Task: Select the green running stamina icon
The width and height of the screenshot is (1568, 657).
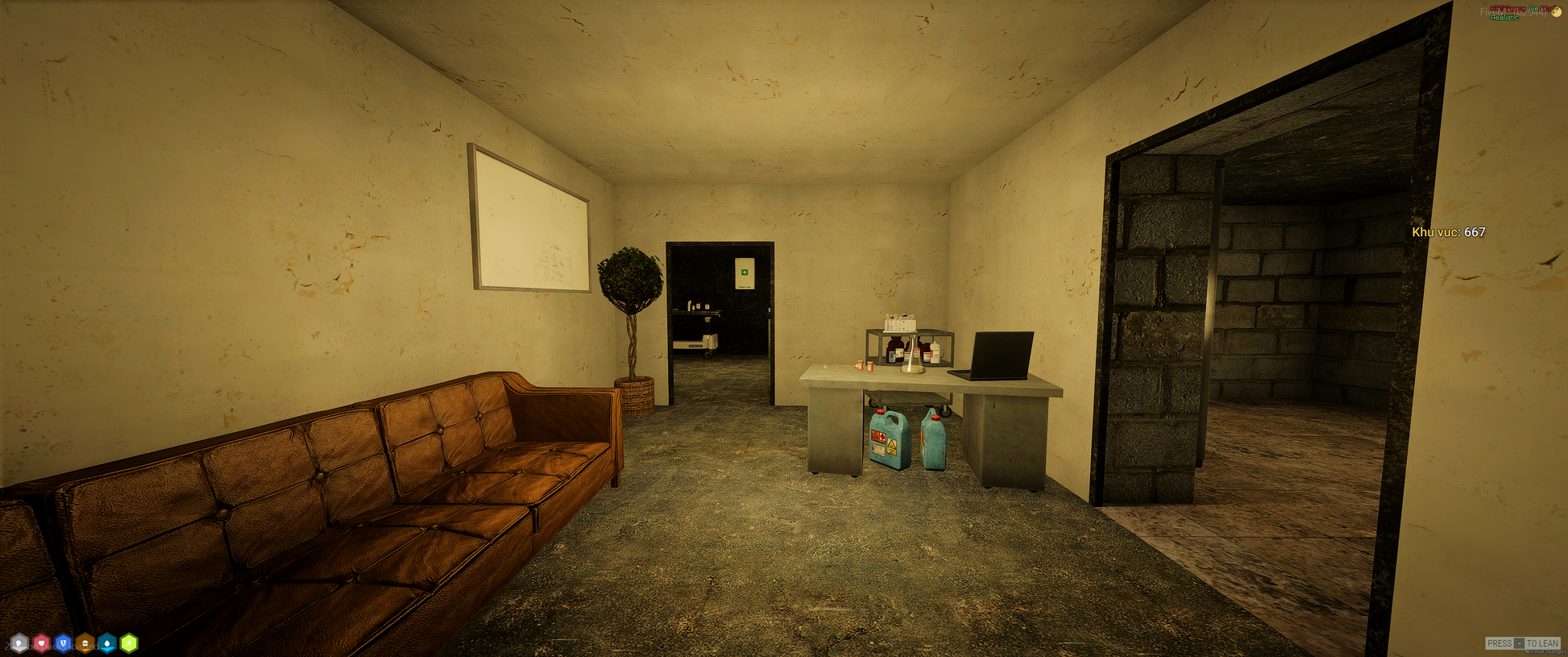Action: point(129,643)
